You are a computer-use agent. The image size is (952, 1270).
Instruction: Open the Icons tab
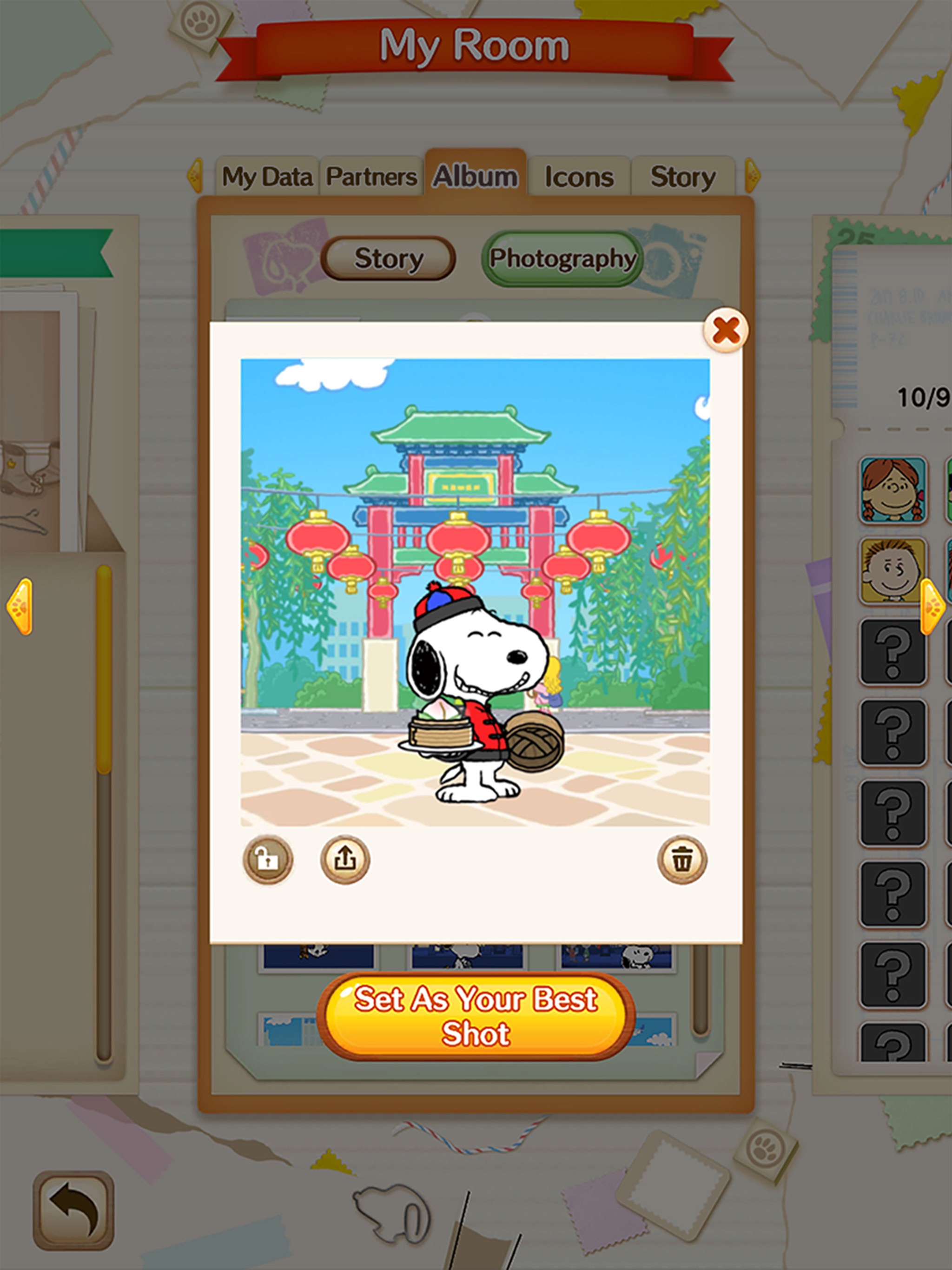(579, 176)
